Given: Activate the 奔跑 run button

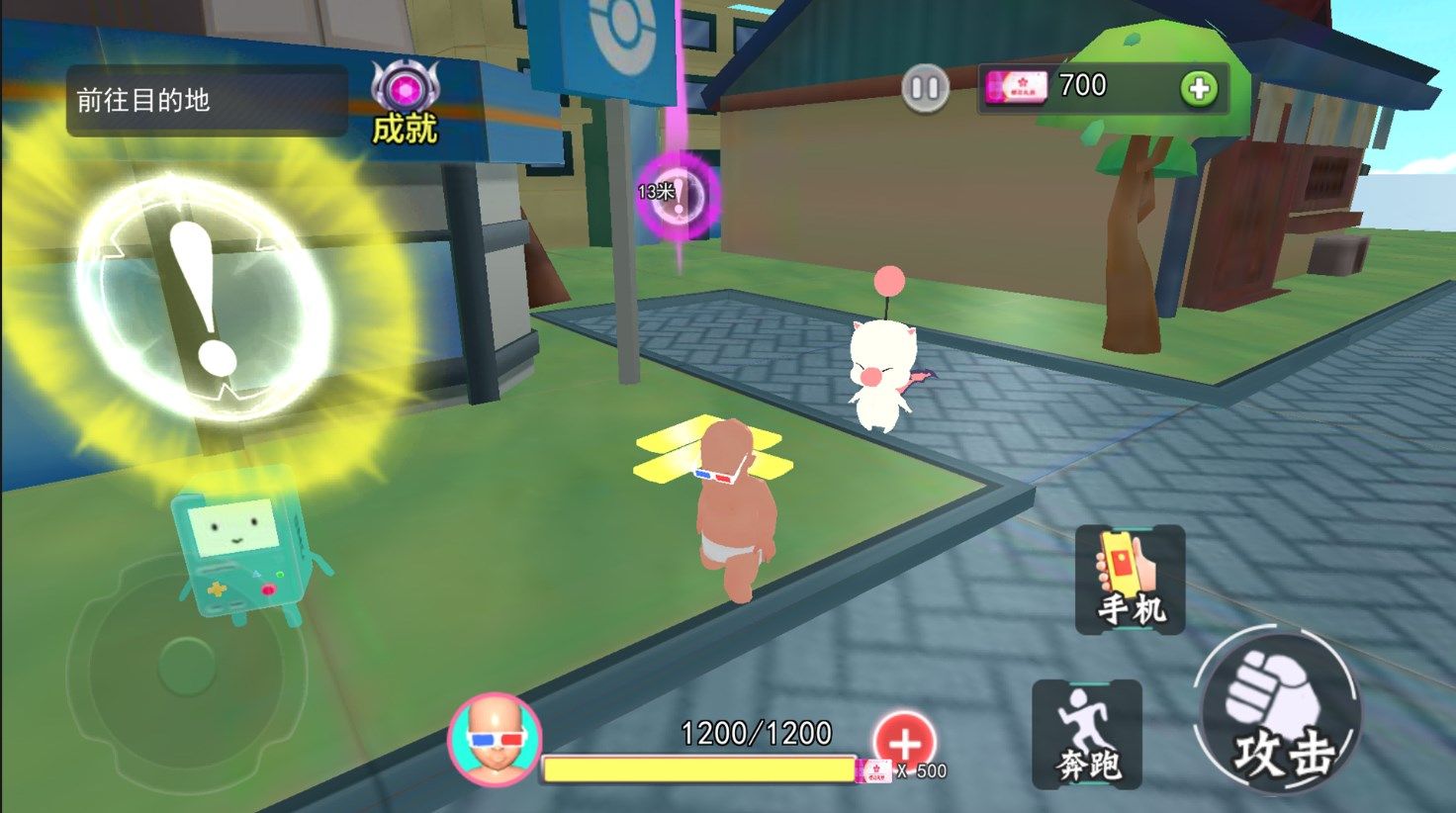Looking at the screenshot, I should tap(1086, 734).
